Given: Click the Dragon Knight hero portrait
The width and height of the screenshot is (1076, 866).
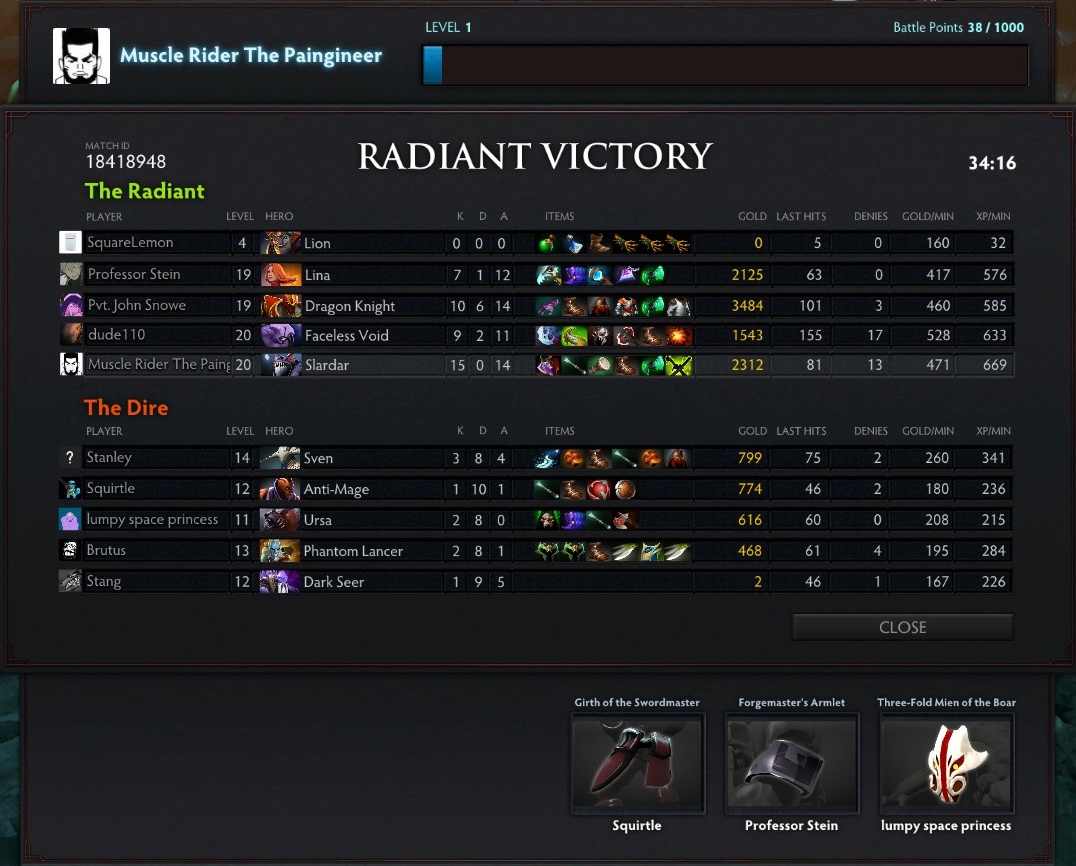Looking at the screenshot, I should [281, 305].
